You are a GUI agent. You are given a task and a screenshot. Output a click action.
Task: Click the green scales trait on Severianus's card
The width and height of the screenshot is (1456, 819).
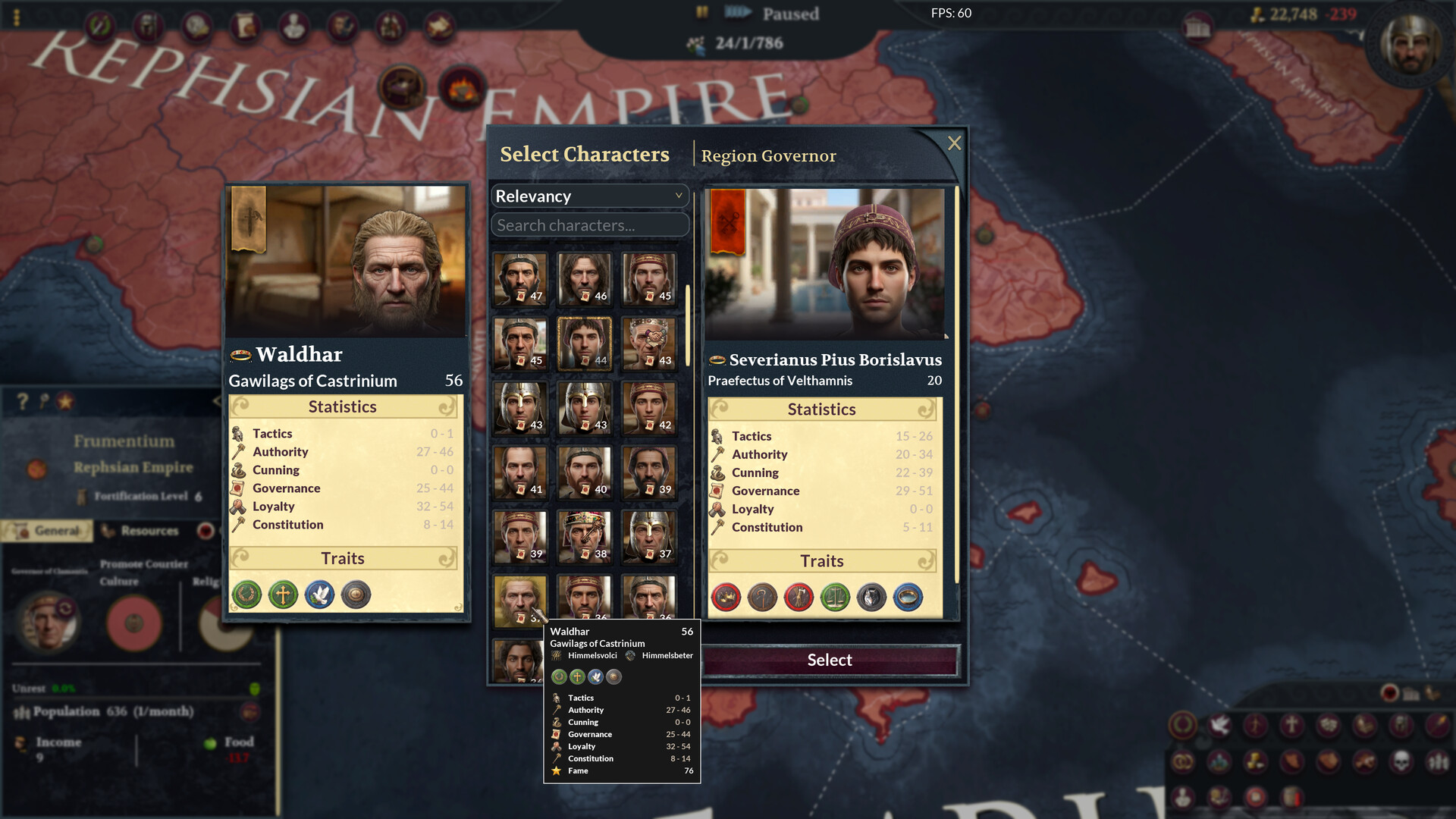(834, 597)
